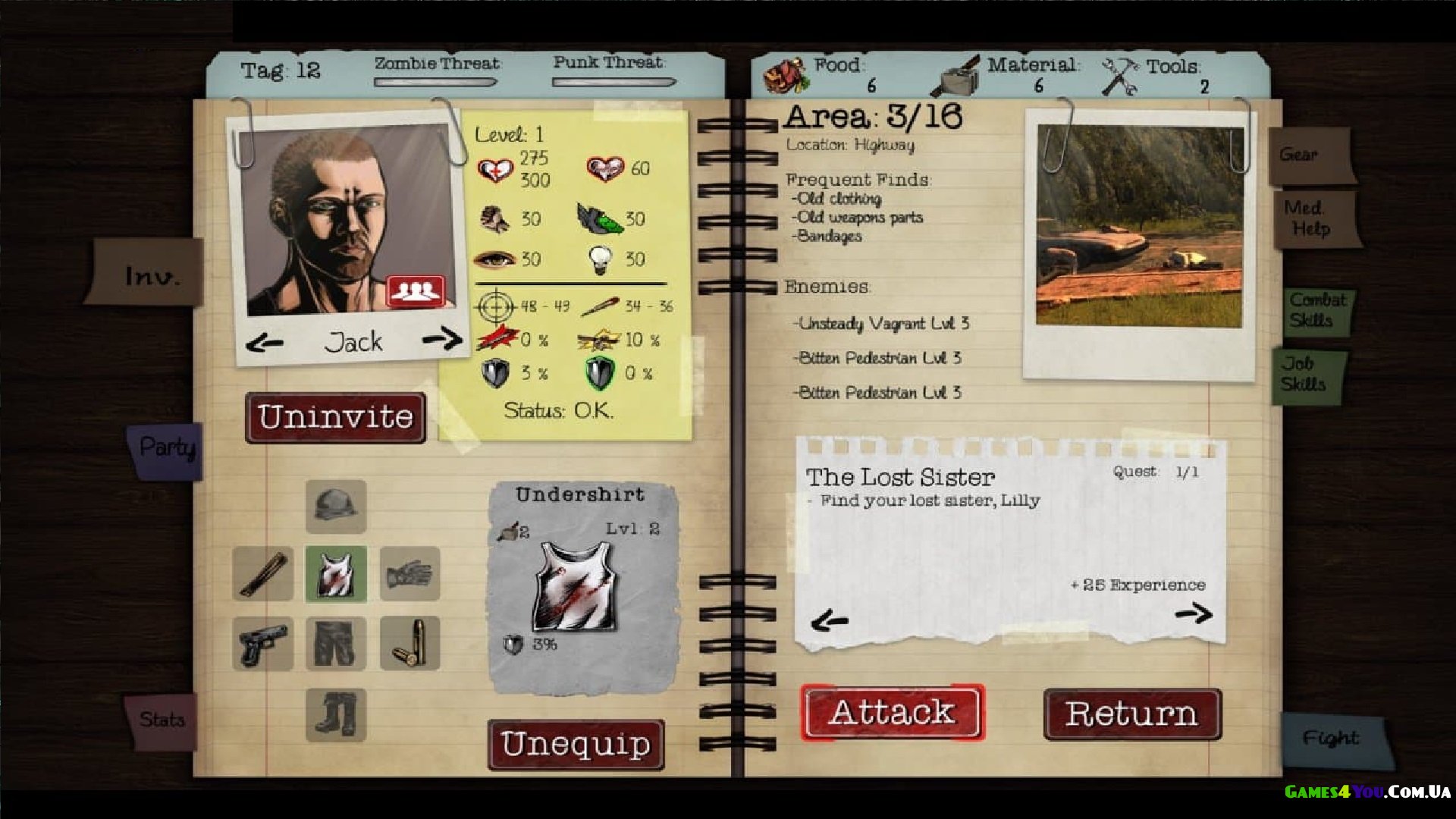The height and width of the screenshot is (819, 1456).
Task: Start the Attack on this area
Action: click(x=892, y=713)
